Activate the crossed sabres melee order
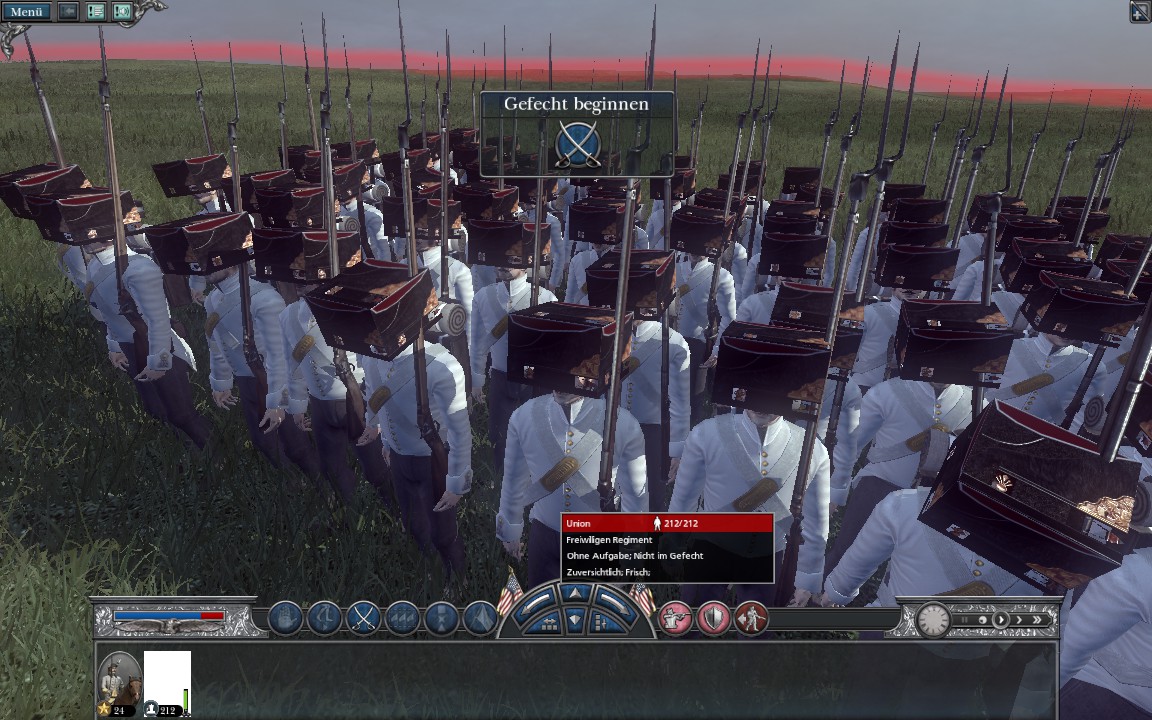The height and width of the screenshot is (720, 1152). tap(363, 619)
